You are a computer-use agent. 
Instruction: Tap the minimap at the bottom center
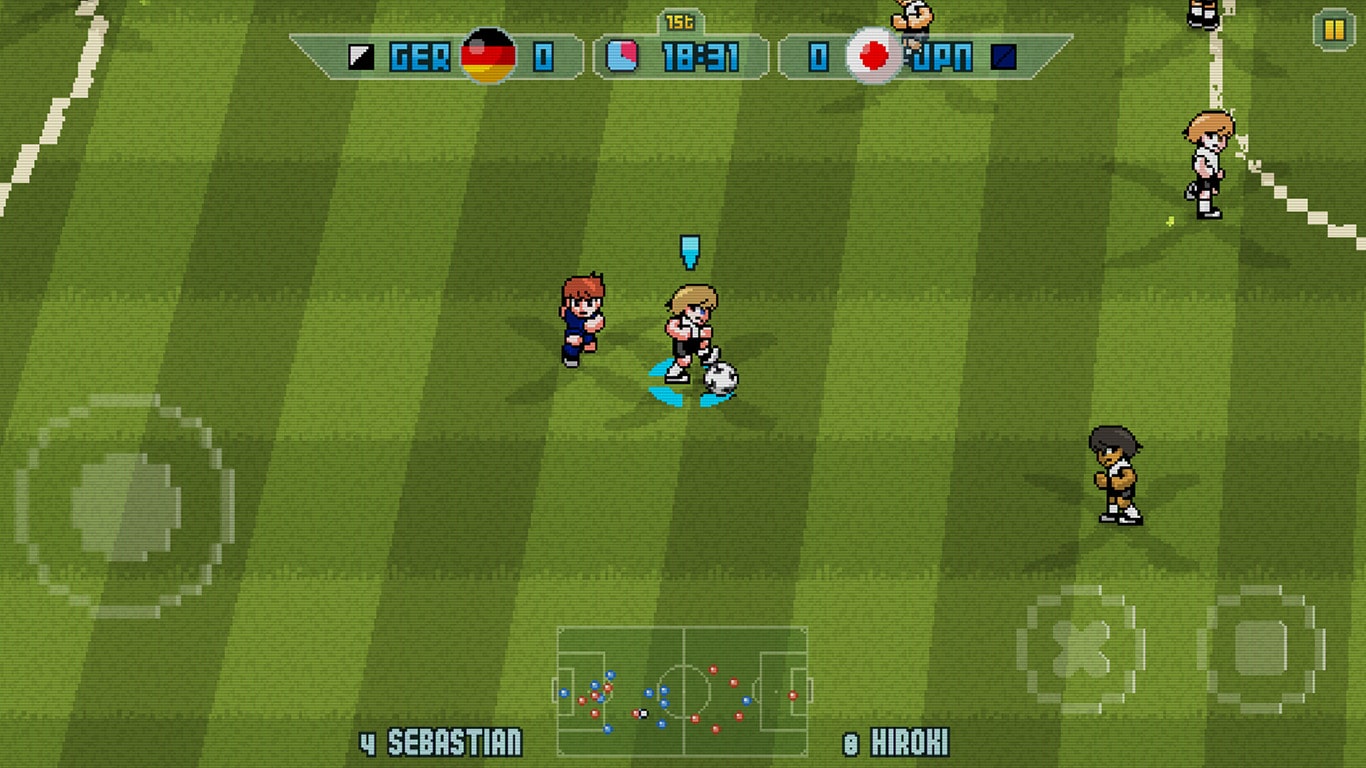pyautogui.click(x=683, y=690)
